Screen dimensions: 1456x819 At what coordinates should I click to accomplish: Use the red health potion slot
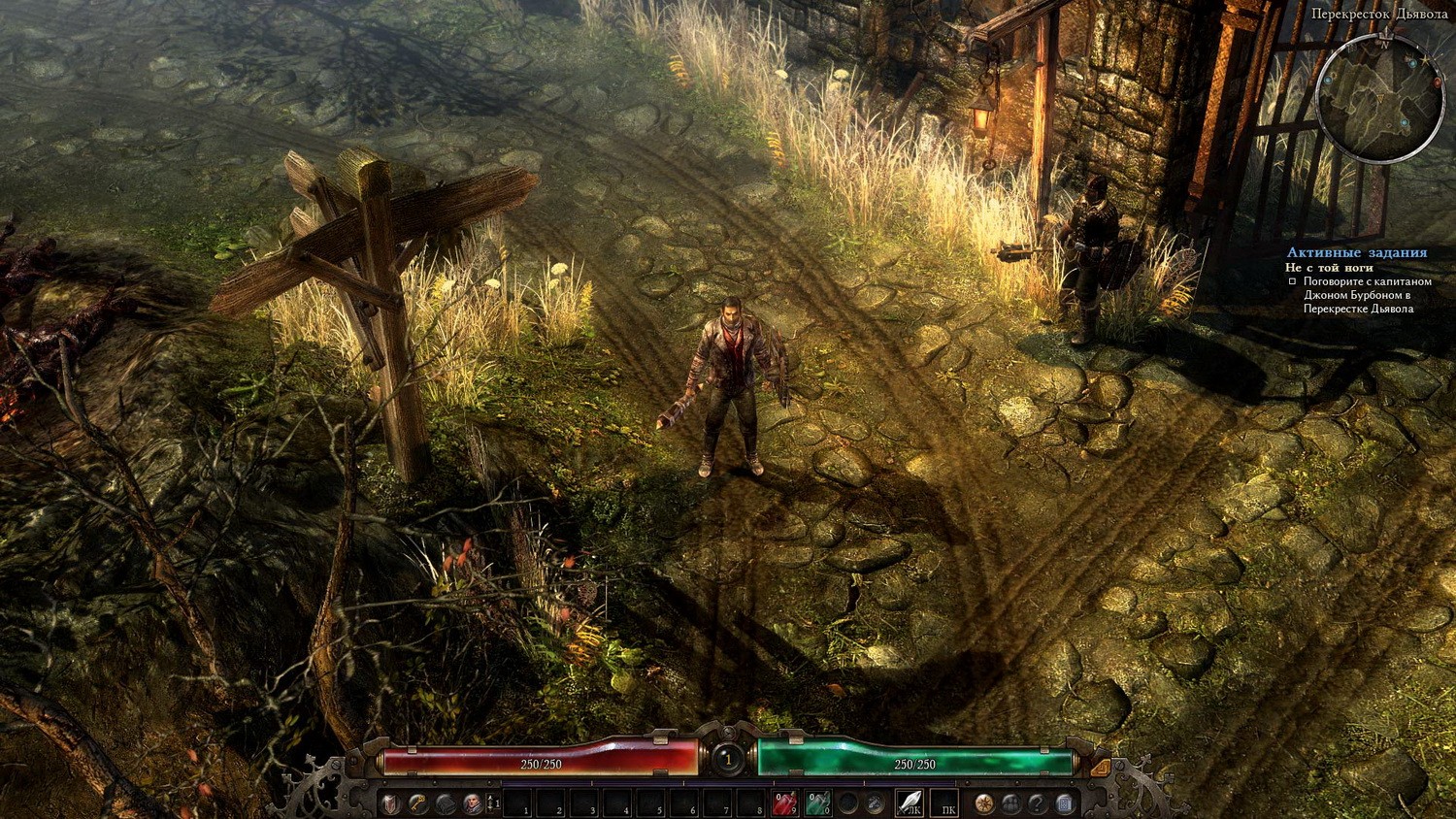tap(784, 803)
